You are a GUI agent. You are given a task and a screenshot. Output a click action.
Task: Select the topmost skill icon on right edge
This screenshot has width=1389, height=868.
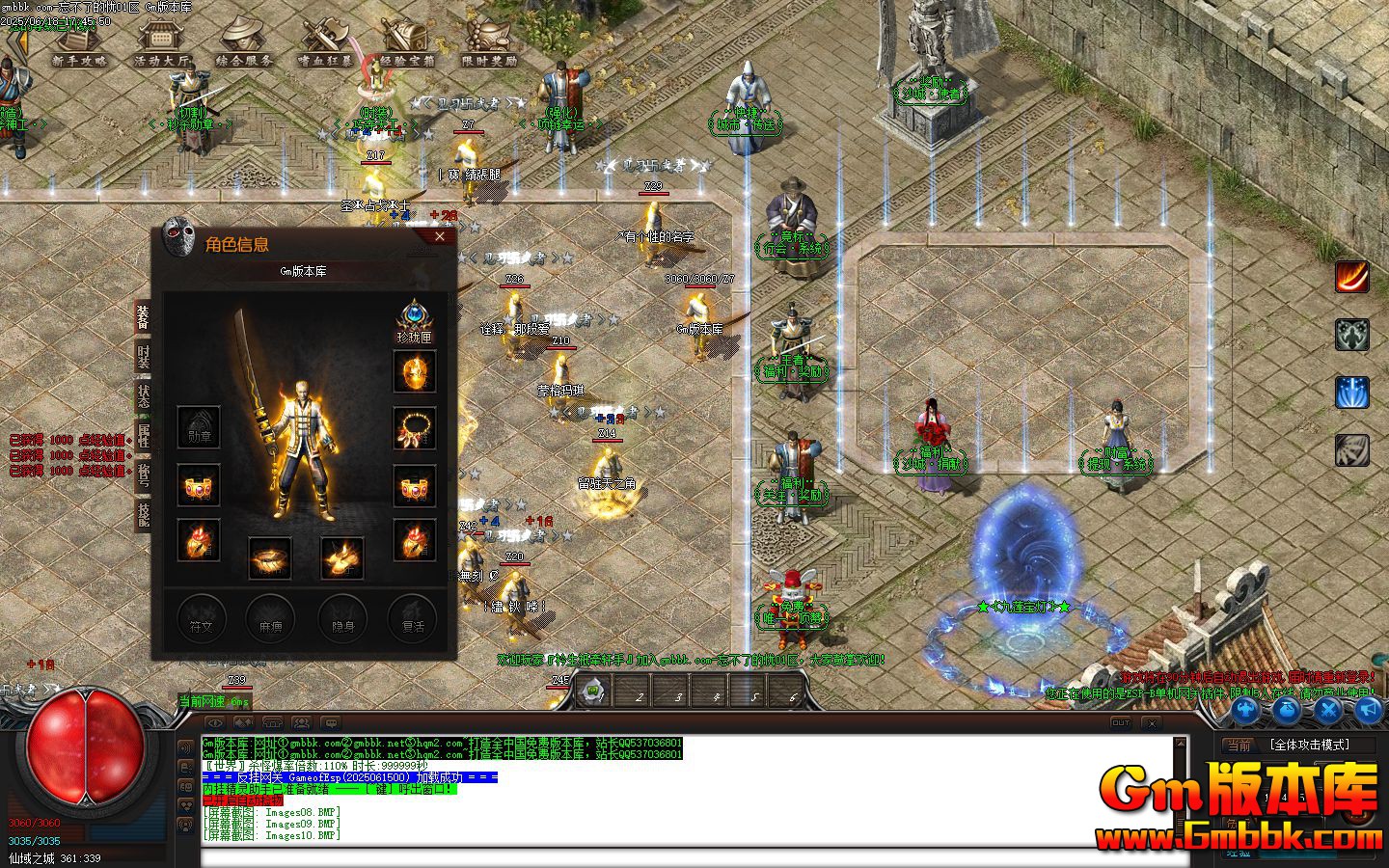1352,277
